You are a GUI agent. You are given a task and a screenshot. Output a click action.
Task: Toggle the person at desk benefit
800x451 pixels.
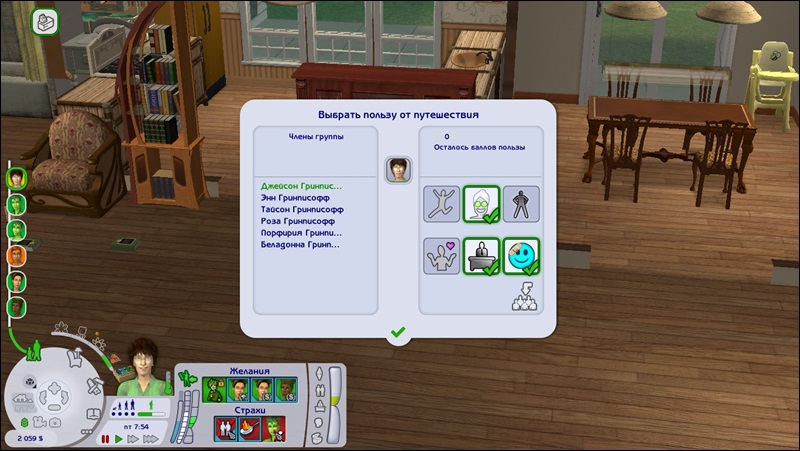[x=481, y=255]
